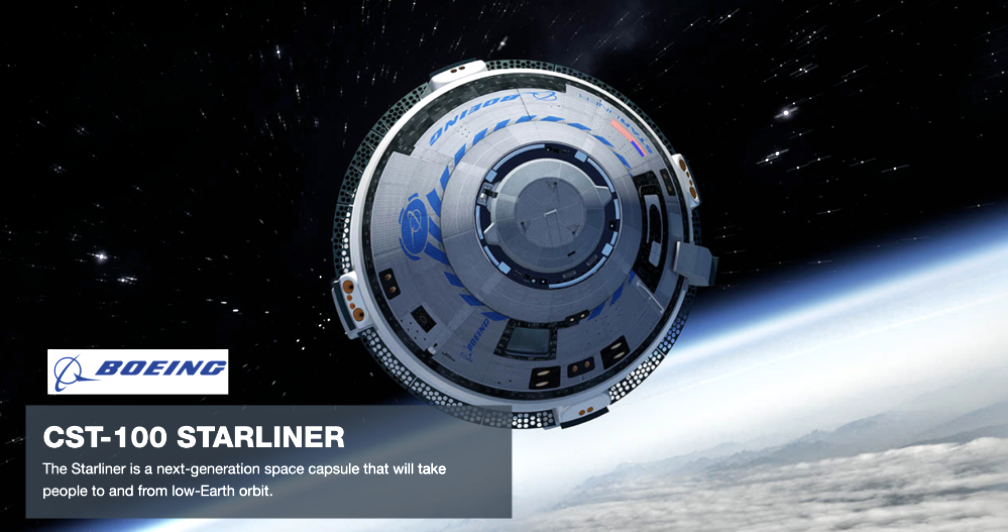Click the Boeing logo badge
Screen dimensions: 1008x532
[138, 372]
